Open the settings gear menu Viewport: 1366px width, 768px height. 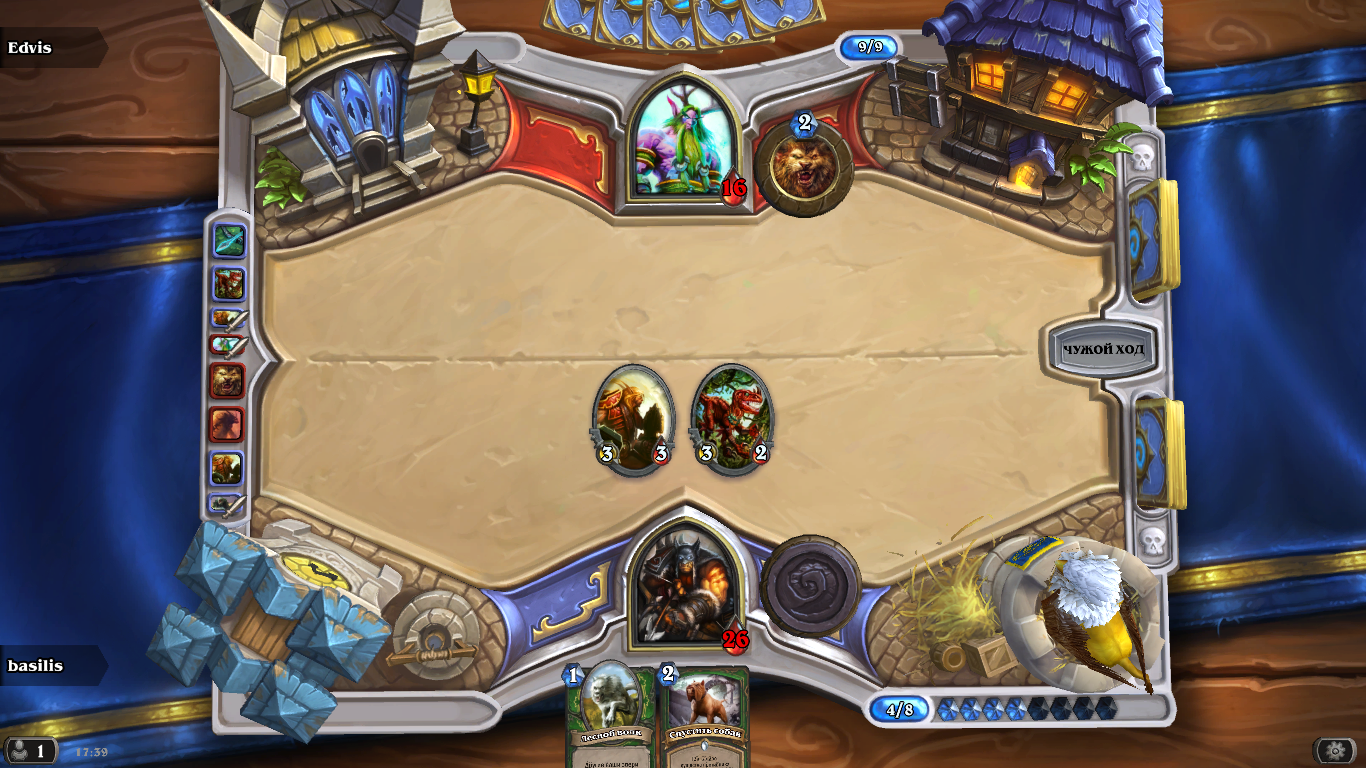1335,750
